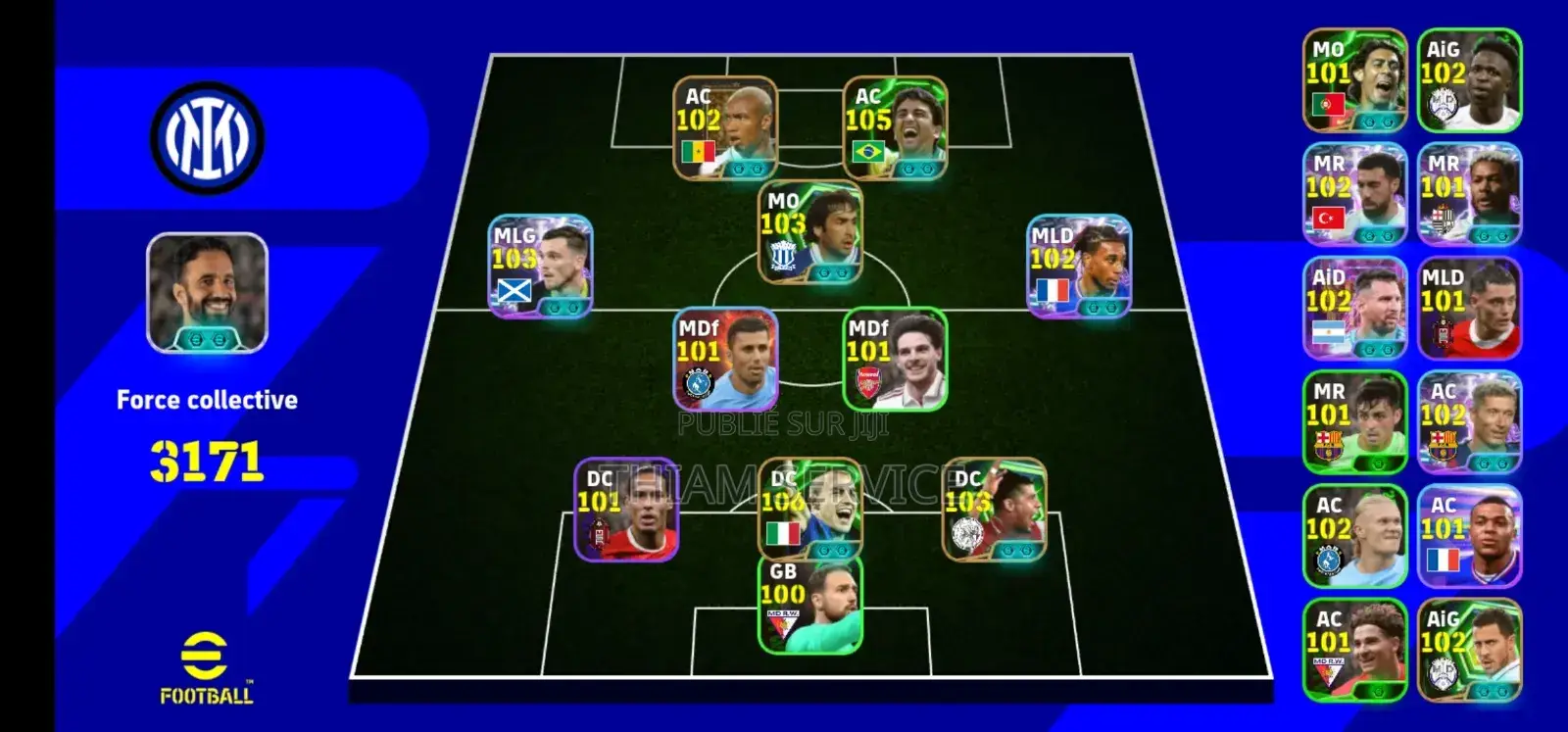Click the Scotland flag on the MLG 103 card
Screen dimensions: 1568x732
tap(514, 290)
